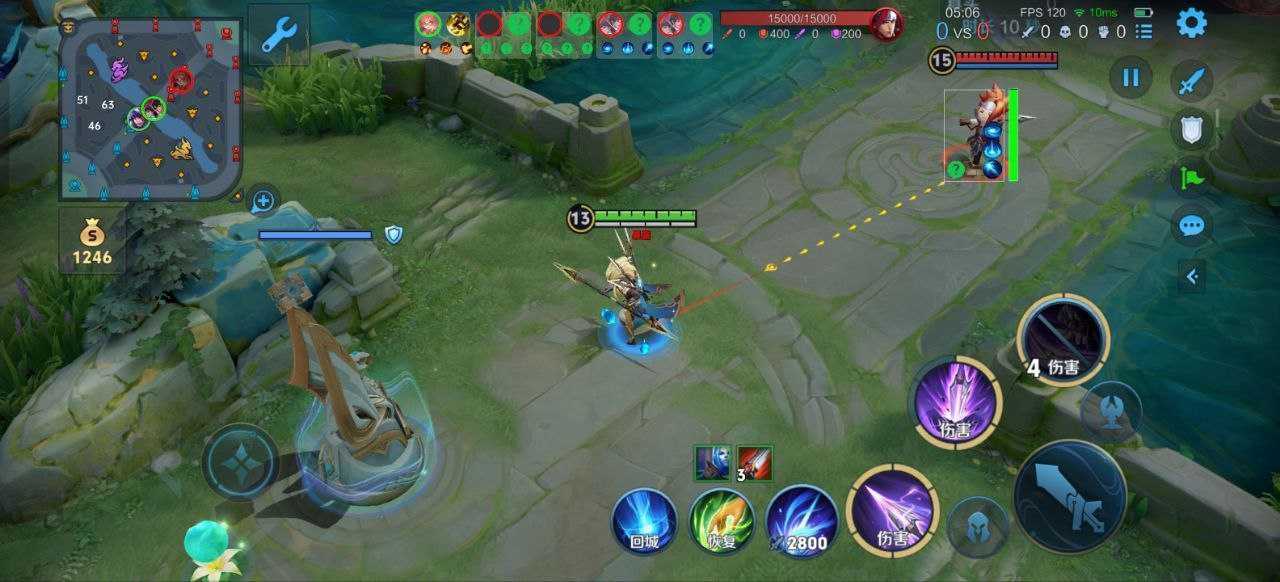Pause the match

click(x=1131, y=77)
